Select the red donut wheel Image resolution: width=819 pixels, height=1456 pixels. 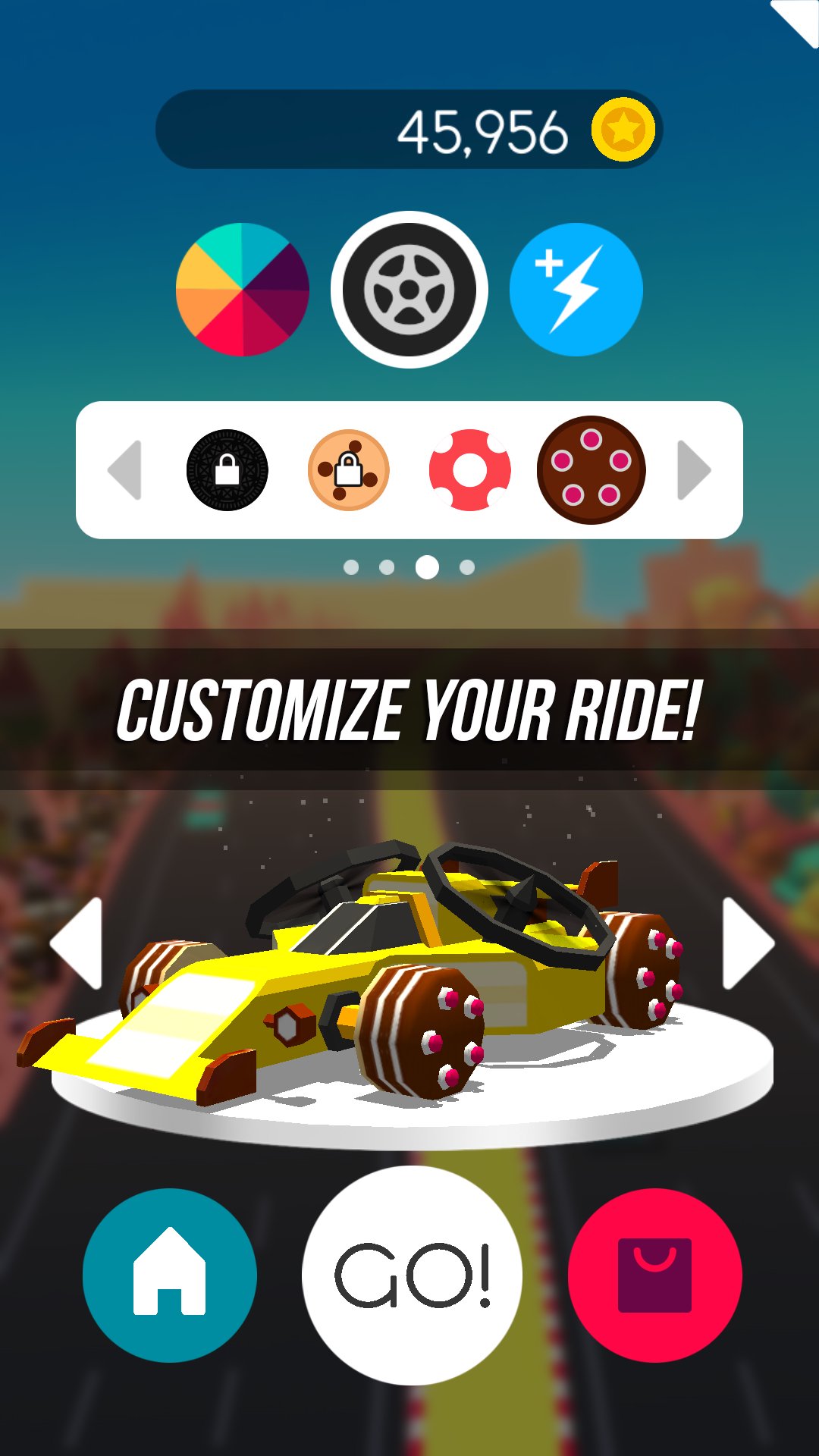(470, 470)
